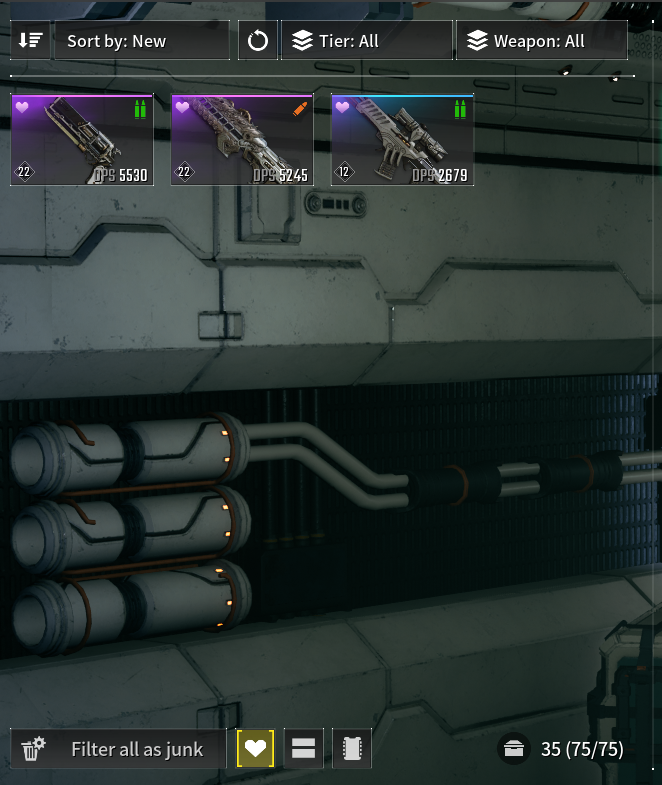Image resolution: width=662 pixels, height=785 pixels.
Task: Activate the module chip filter button
Action: pos(352,749)
